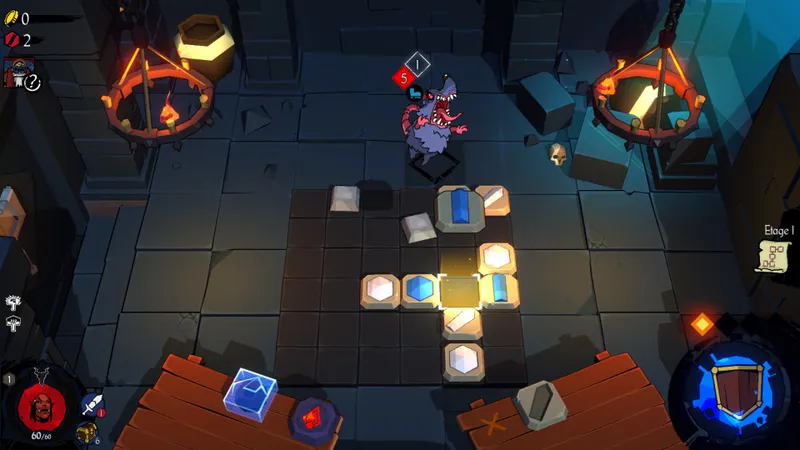Open the question mark help on character card
The image size is (800, 450).
[32, 84]
